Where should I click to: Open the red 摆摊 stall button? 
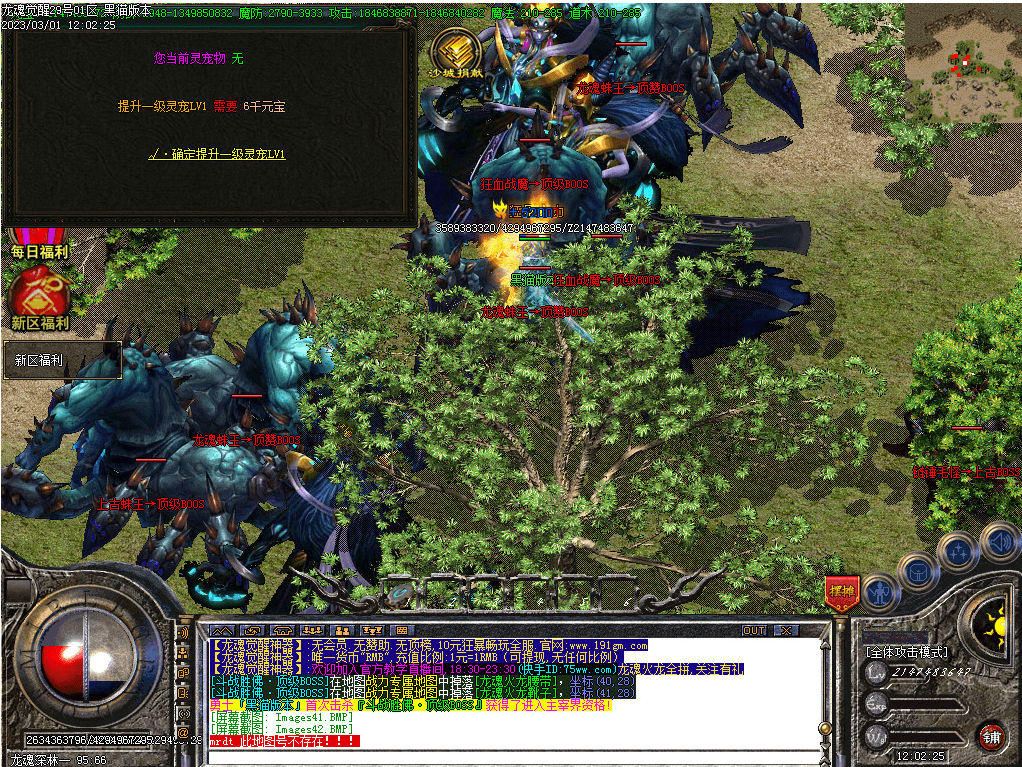[841, 593]
